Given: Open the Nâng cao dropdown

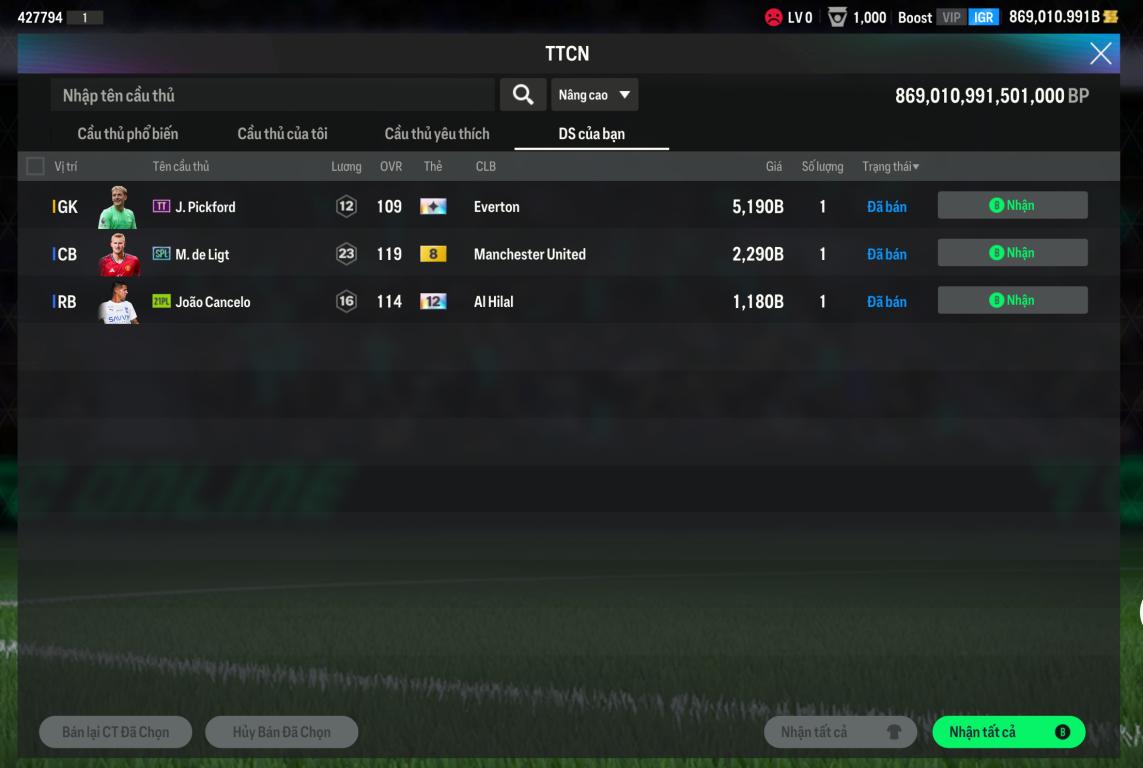Looking at the screenshot, I should point(594,95).
